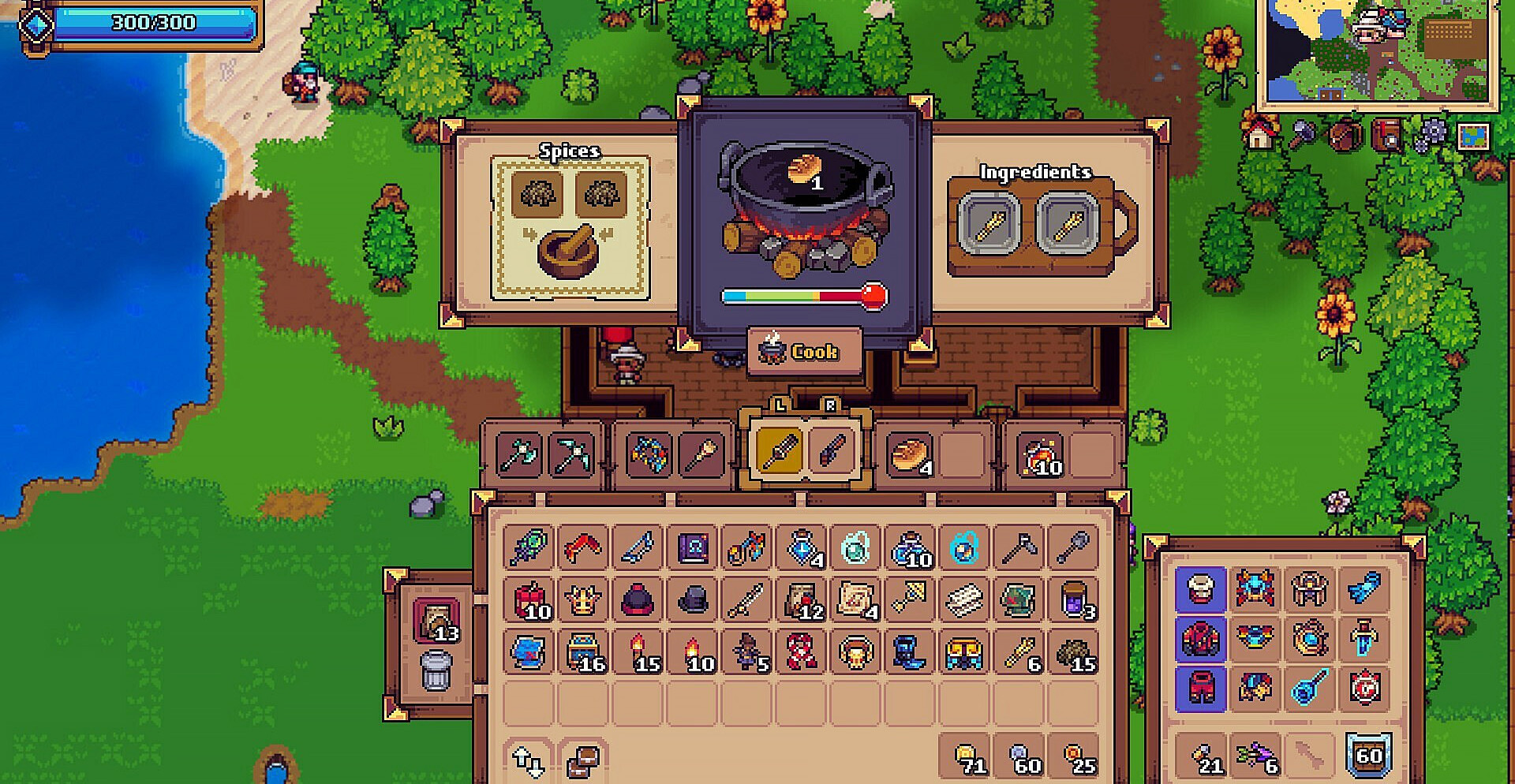Open the world map icon

pyautogui.click(x=1473, y=136)
